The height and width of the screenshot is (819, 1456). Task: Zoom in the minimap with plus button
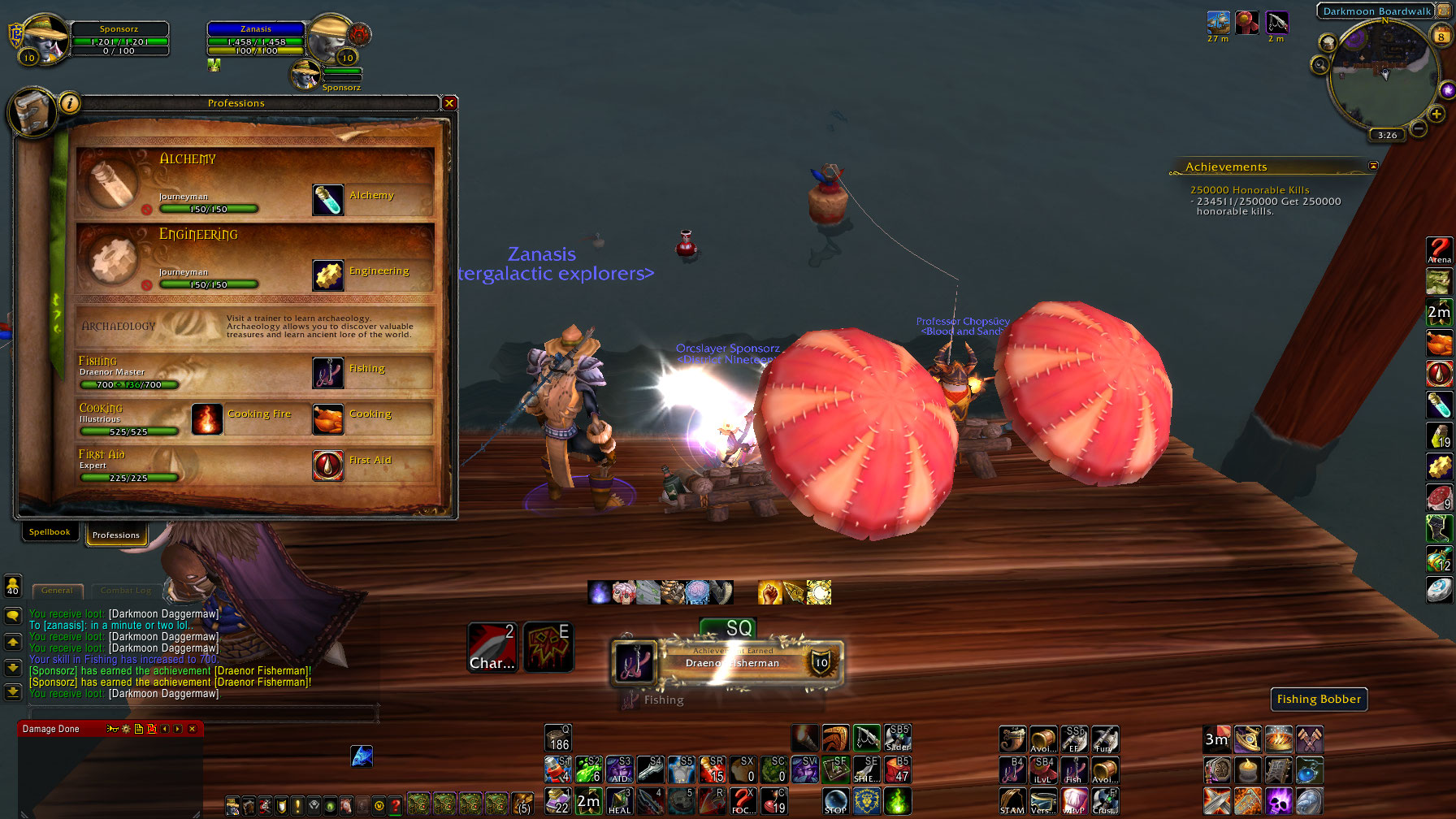[1436, 115]
